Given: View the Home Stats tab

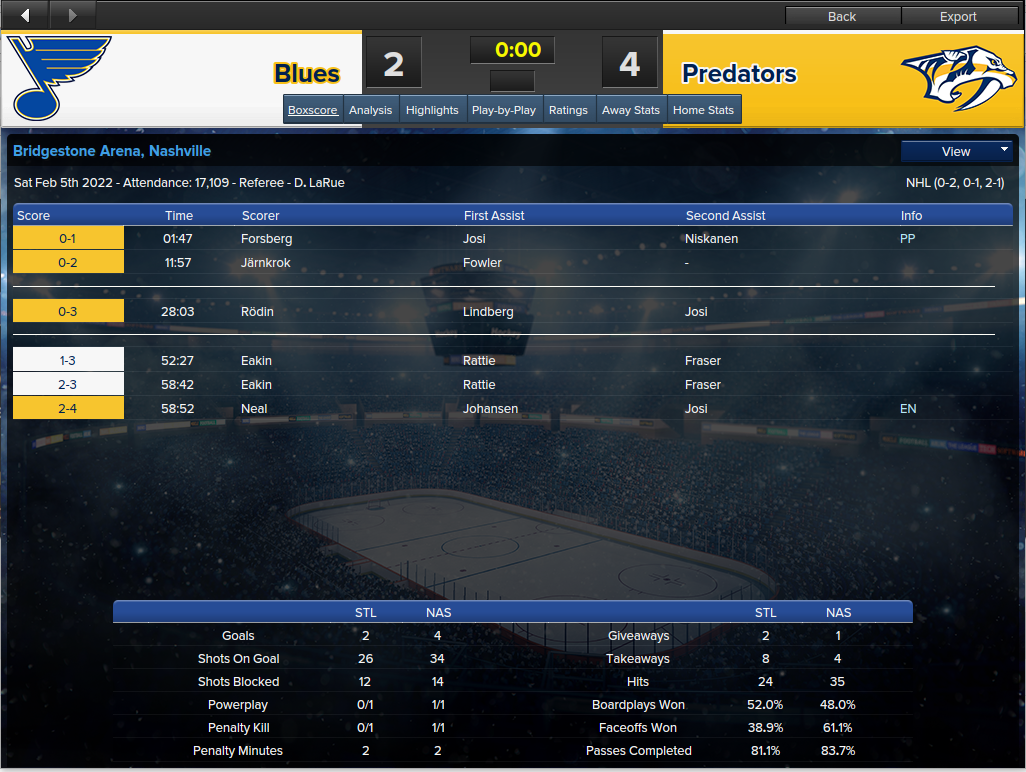Looking at the screenshot, I should coord(703,110).
